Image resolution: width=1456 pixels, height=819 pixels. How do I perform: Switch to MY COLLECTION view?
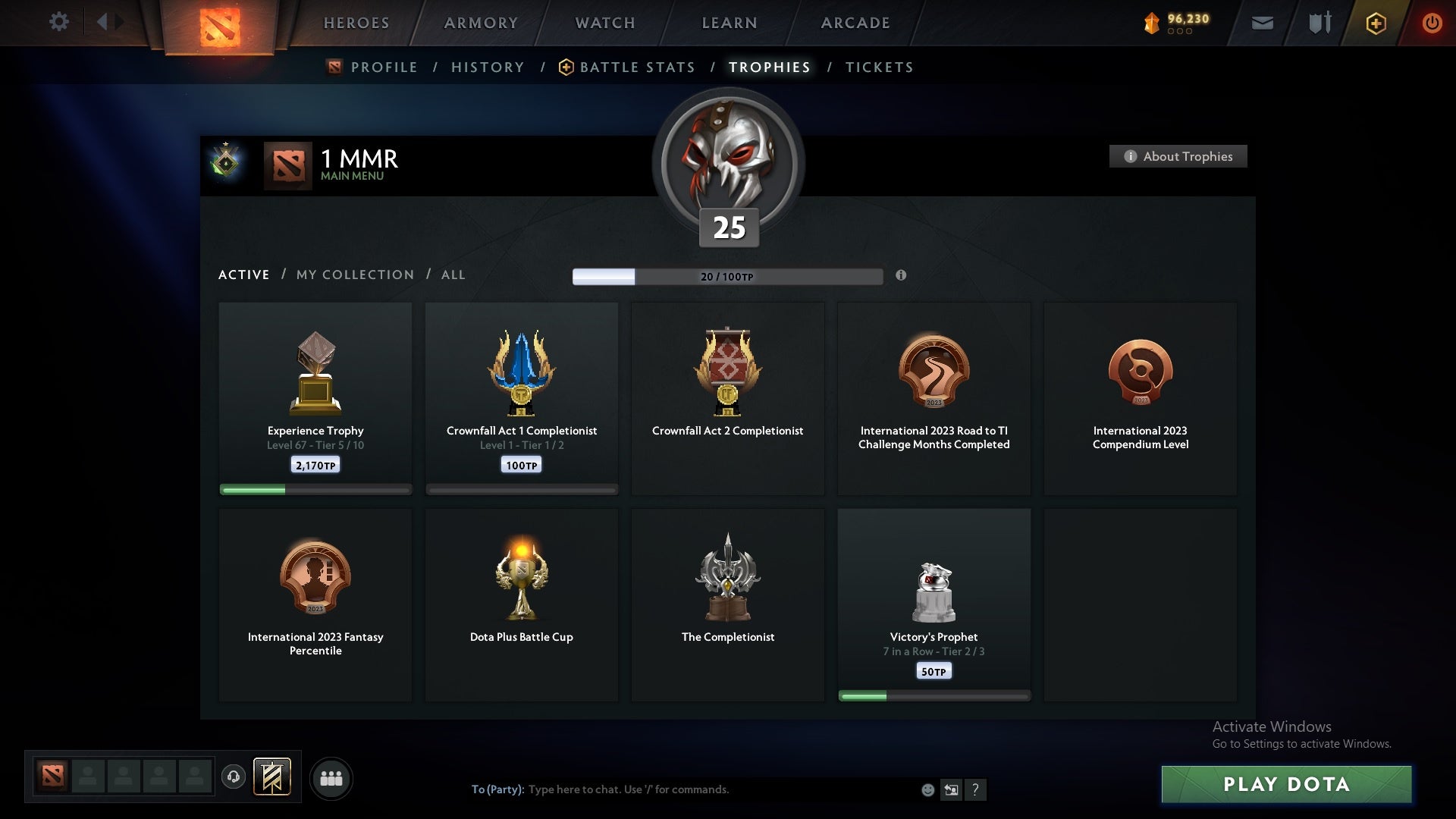[x=354, y=275]
